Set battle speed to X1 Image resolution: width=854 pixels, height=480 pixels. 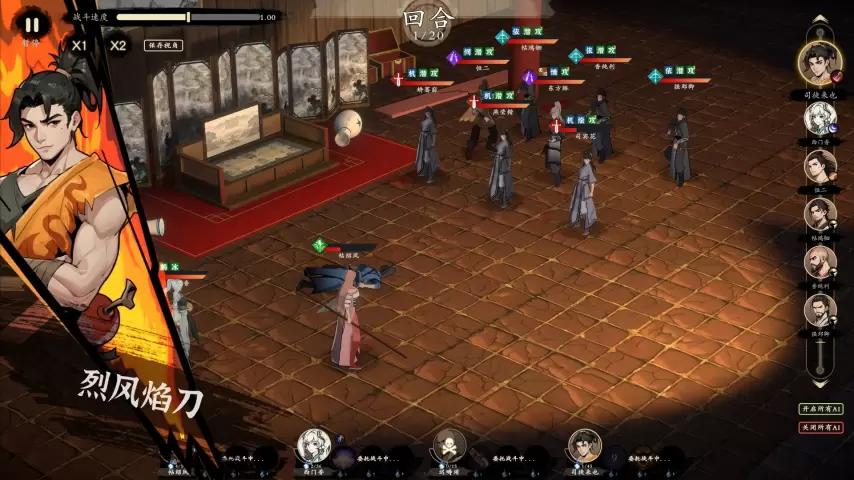(x=80, y=45)
